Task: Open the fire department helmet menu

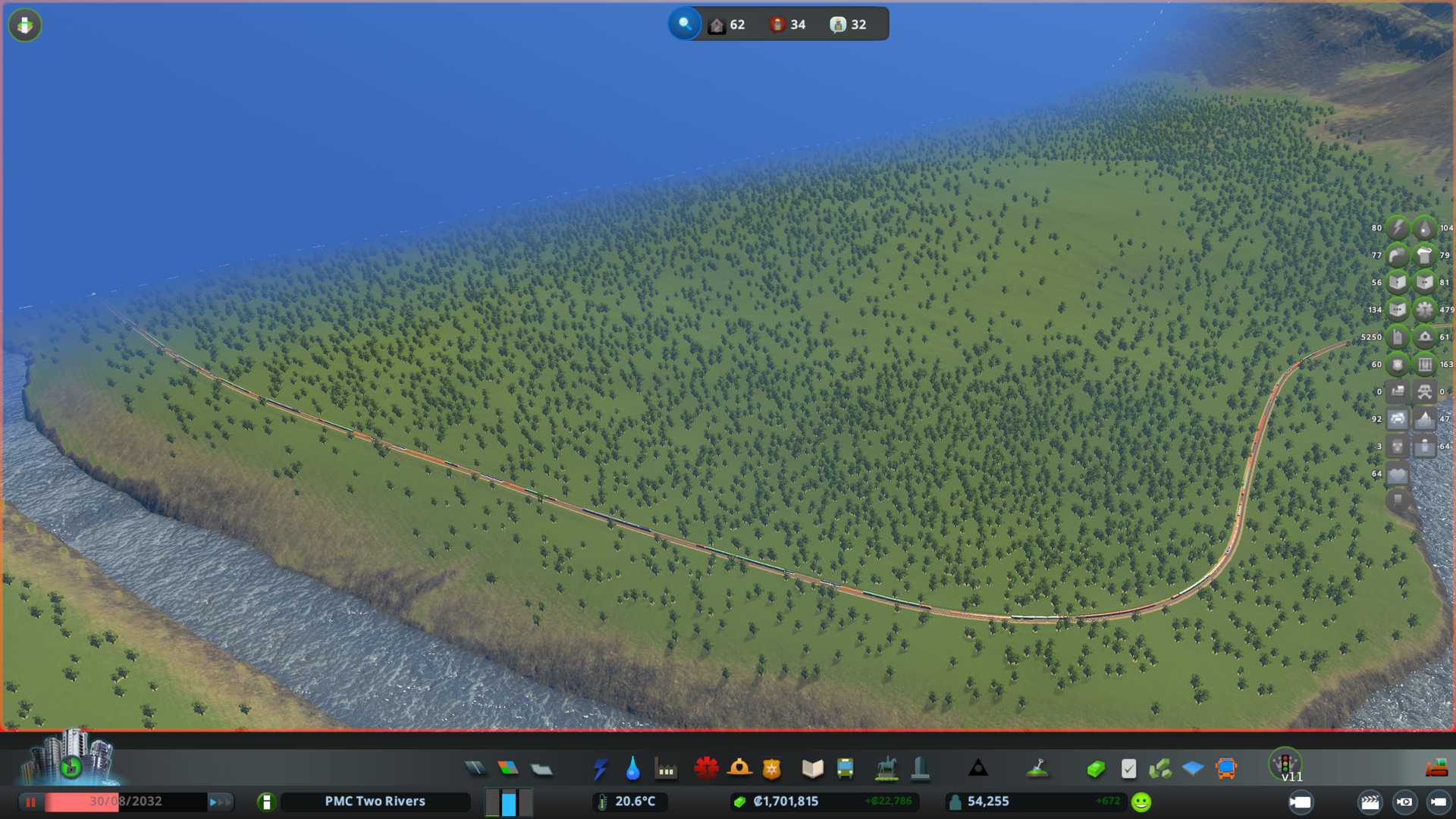Action: [739, 769]
